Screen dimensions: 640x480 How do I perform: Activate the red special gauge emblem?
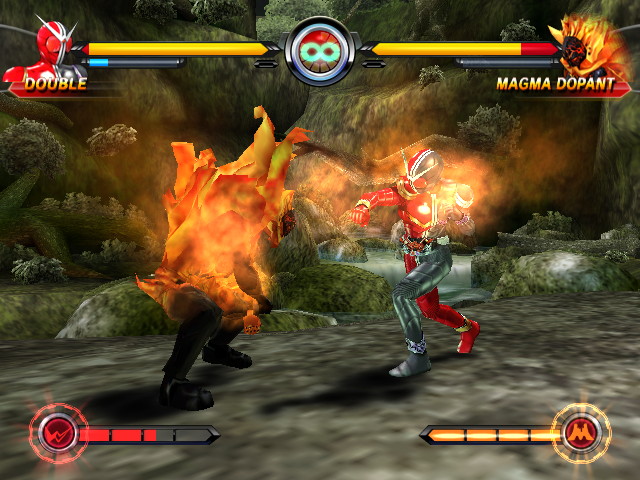57,433
